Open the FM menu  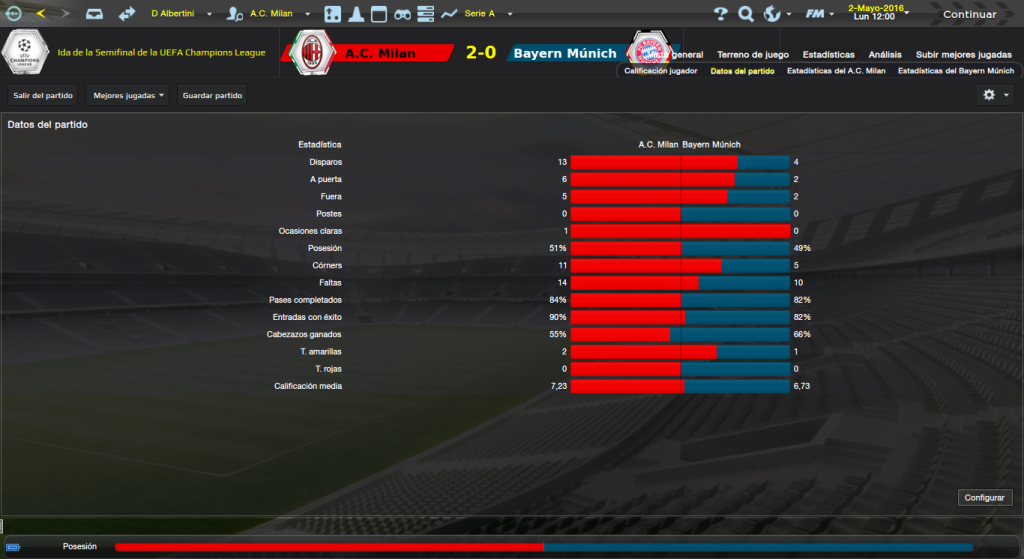[819, 14]
